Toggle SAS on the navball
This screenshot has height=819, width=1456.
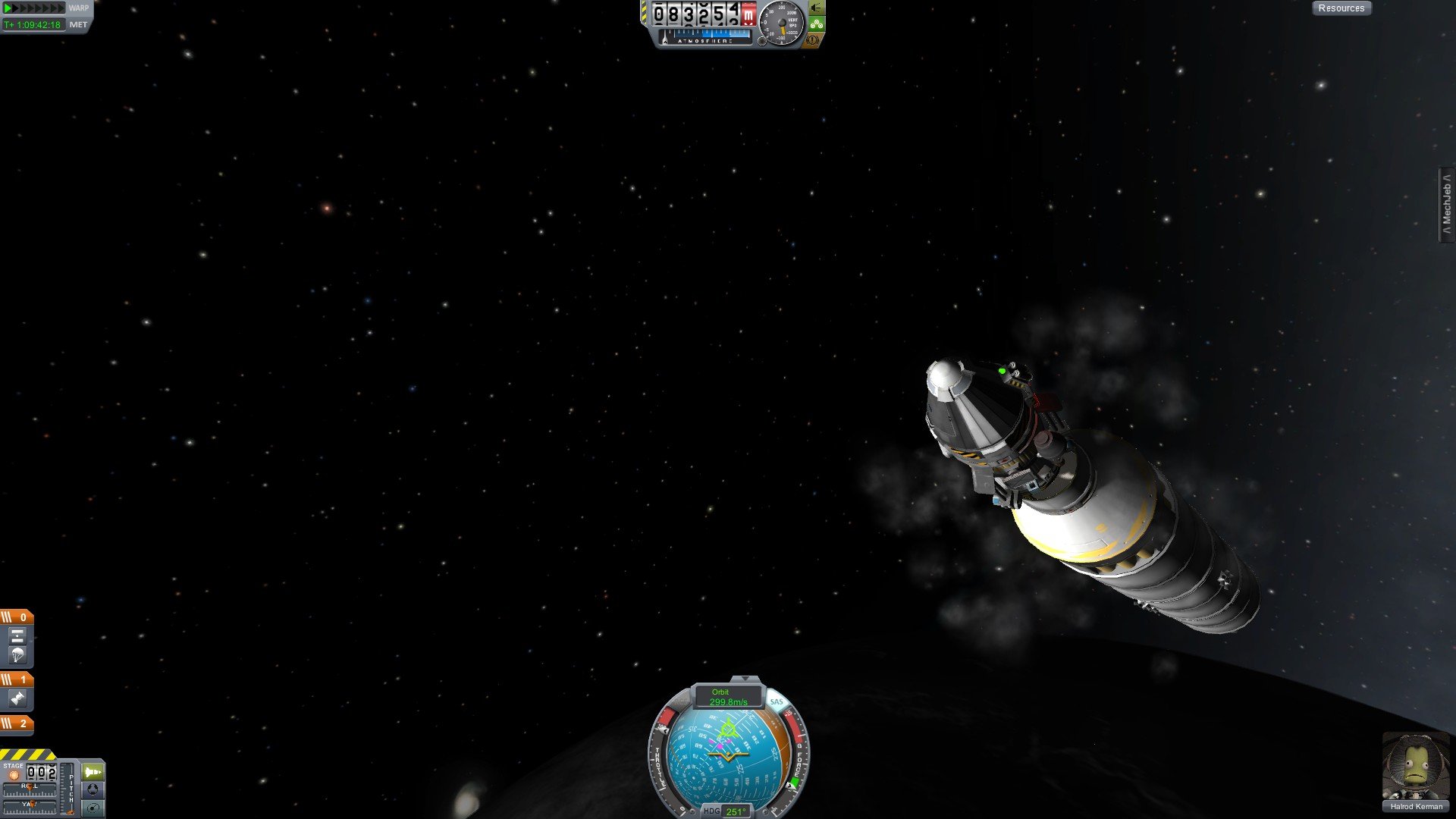point(776,702)
